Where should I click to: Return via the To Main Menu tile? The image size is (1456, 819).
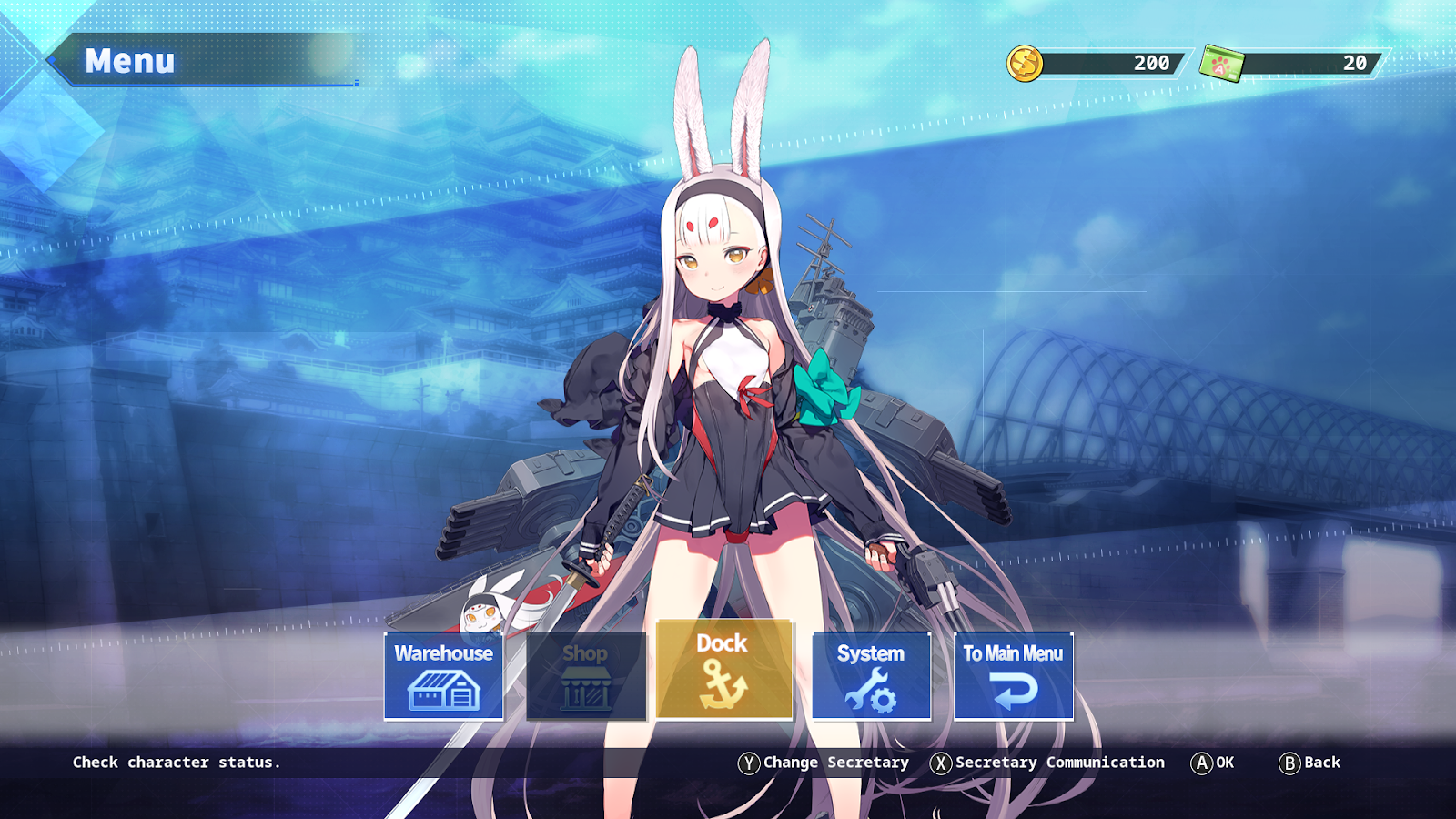coord(1013,676)
